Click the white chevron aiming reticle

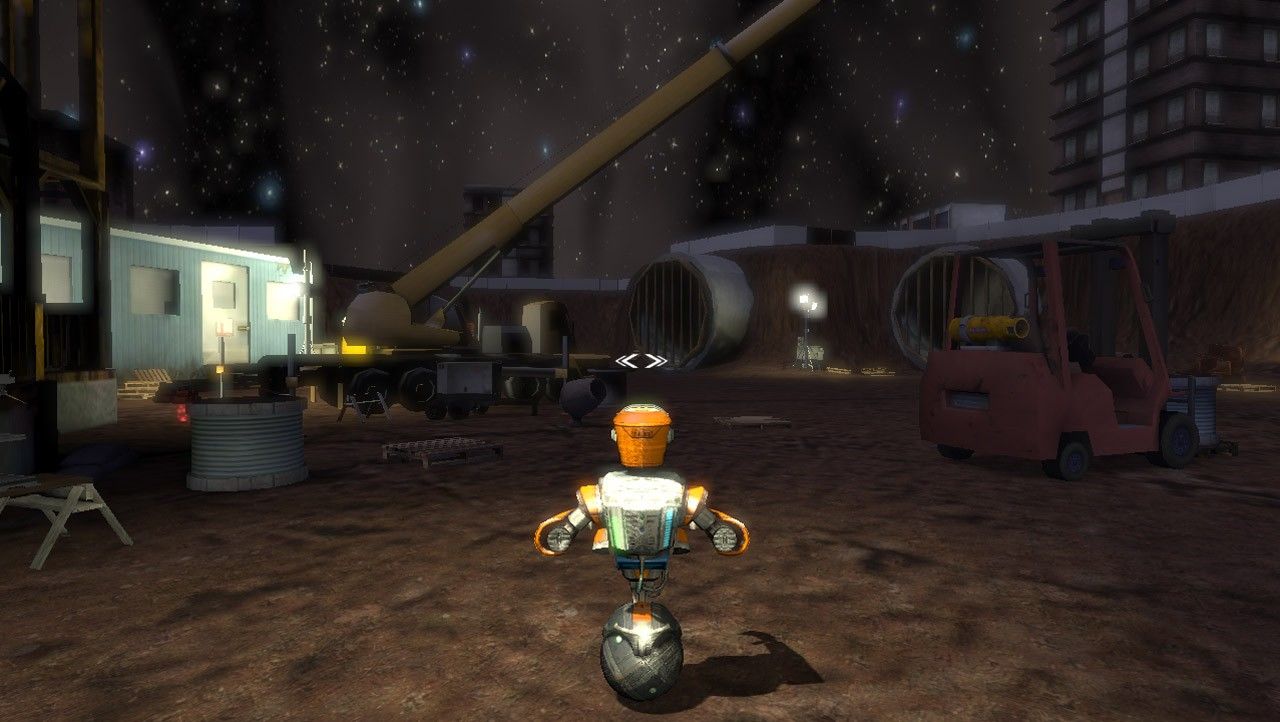pos(641,361)
